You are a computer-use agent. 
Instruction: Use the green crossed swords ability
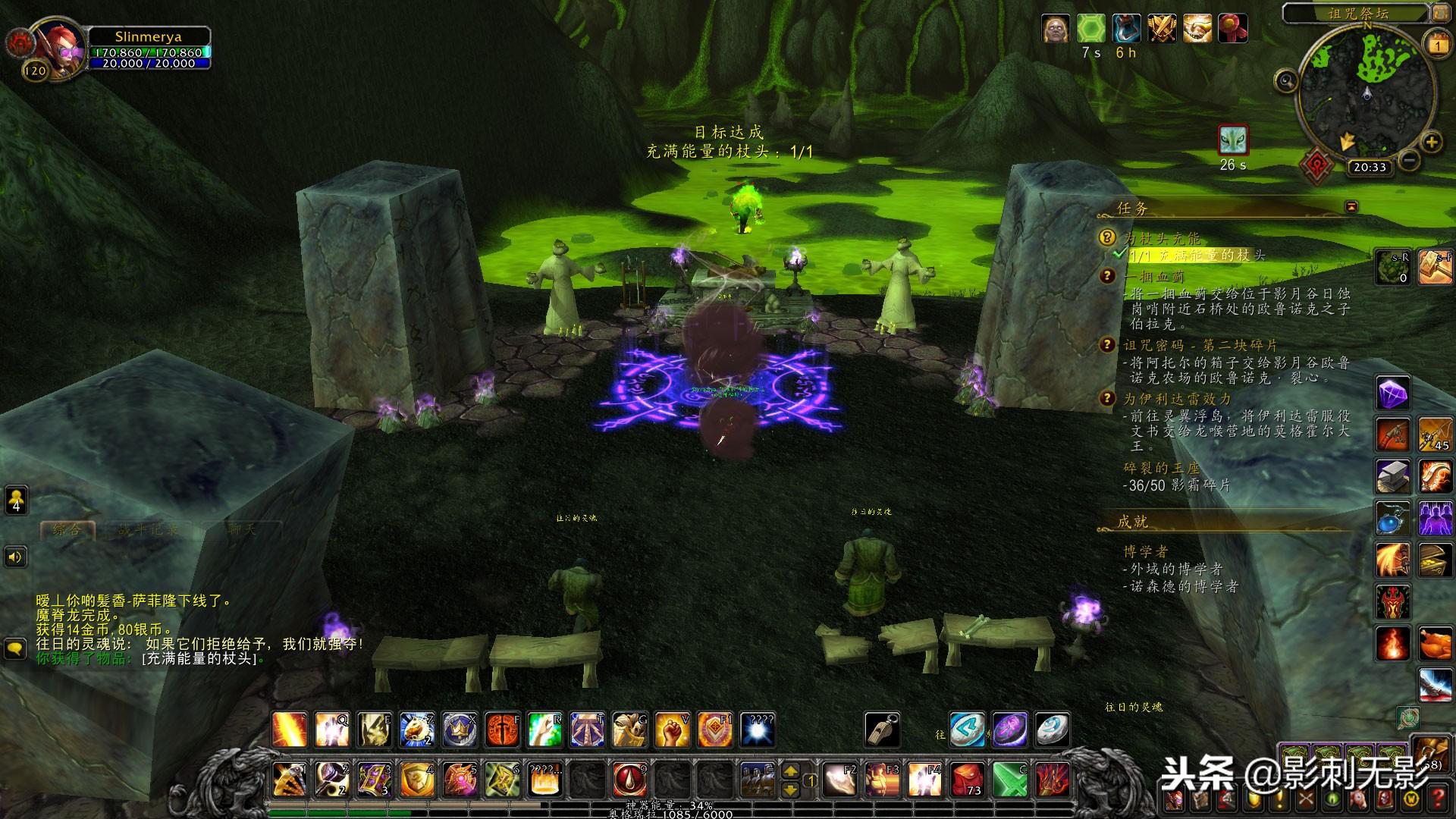(x=1009, y=780)
